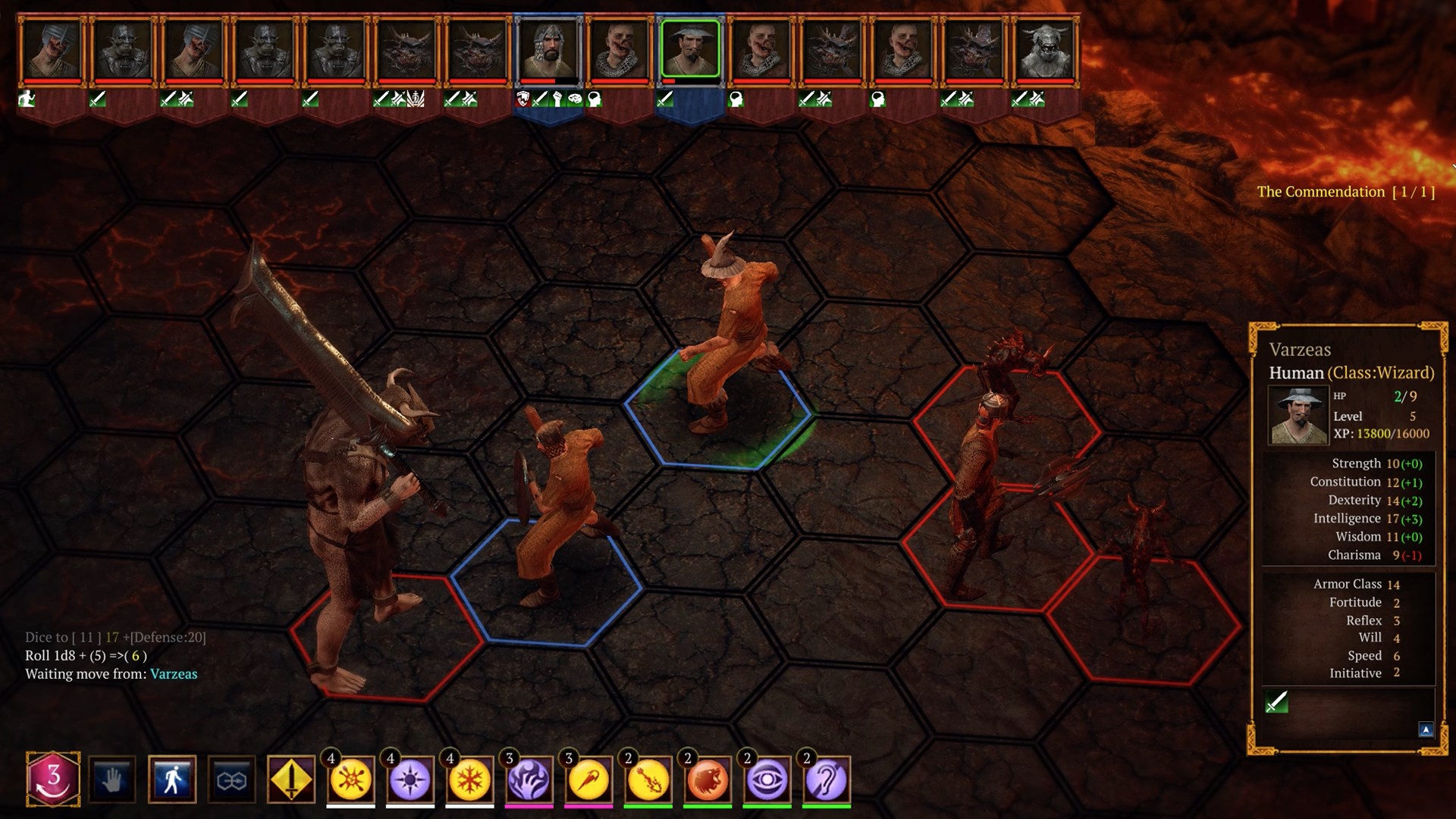Image resolution: width=1456 pixels, height=819 pixels.
Task: Select the yellow splatter burst spell
Action: pos(350,780)
